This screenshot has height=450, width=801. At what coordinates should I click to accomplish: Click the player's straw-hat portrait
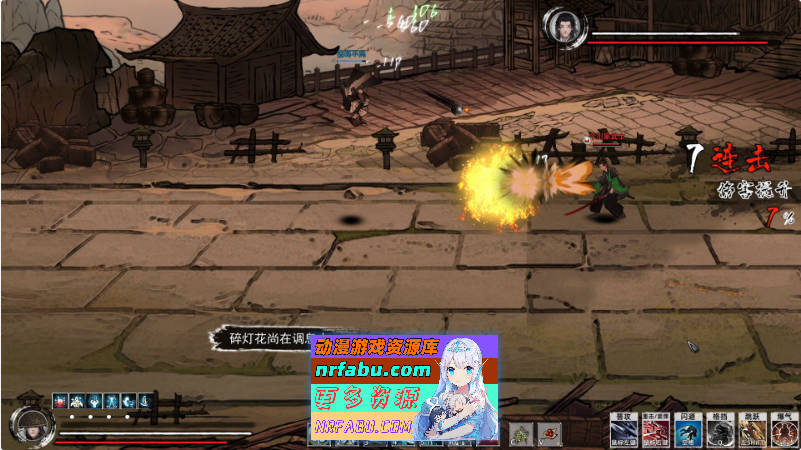pyautogui.click(x=31, y=423)
